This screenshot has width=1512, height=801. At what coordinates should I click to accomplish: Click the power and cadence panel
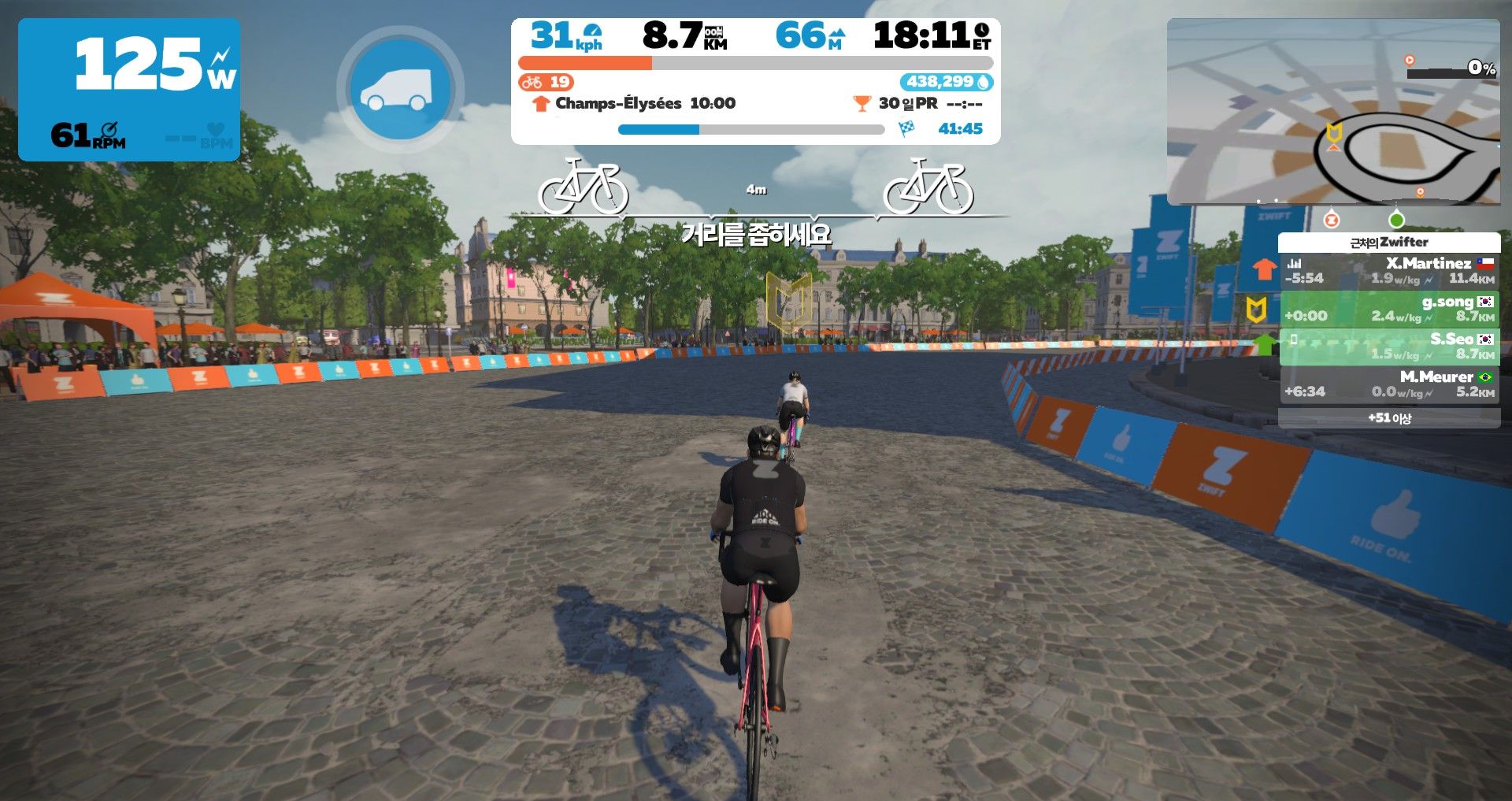point(129,90)
